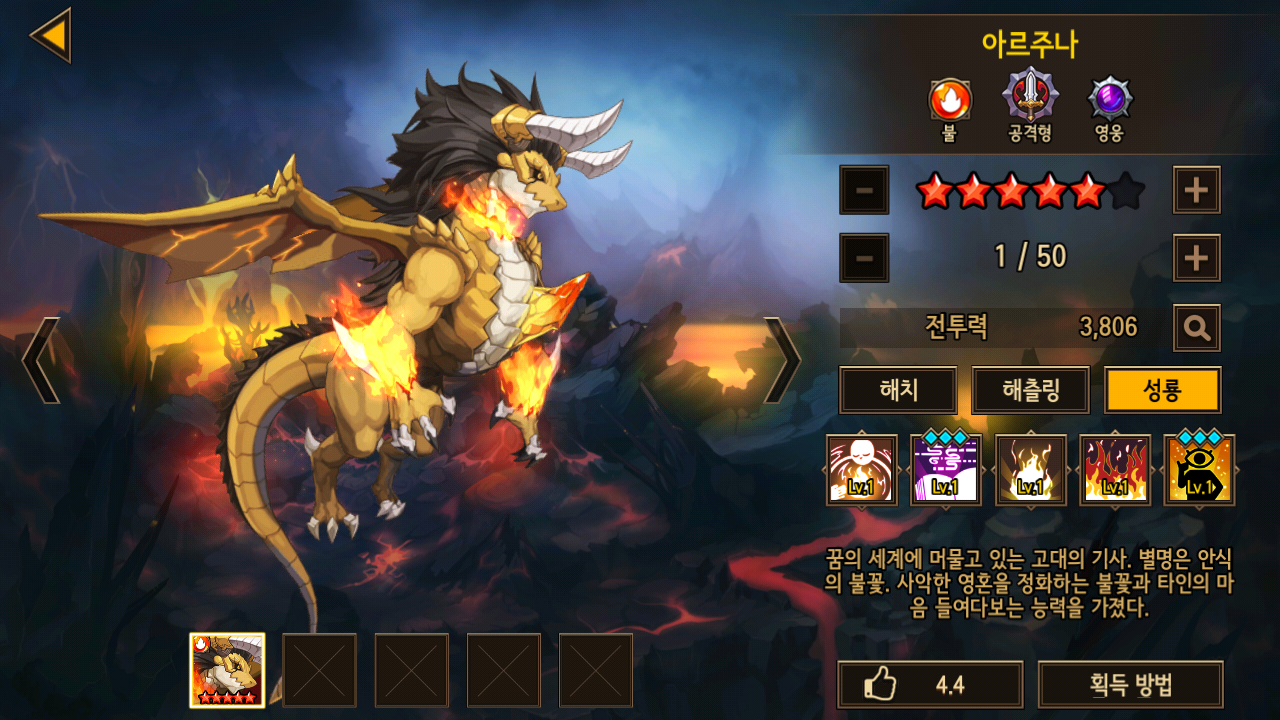View the eye silhouette skill
This screenshot has height=720, width=1280.
[x=1199, y=470]
